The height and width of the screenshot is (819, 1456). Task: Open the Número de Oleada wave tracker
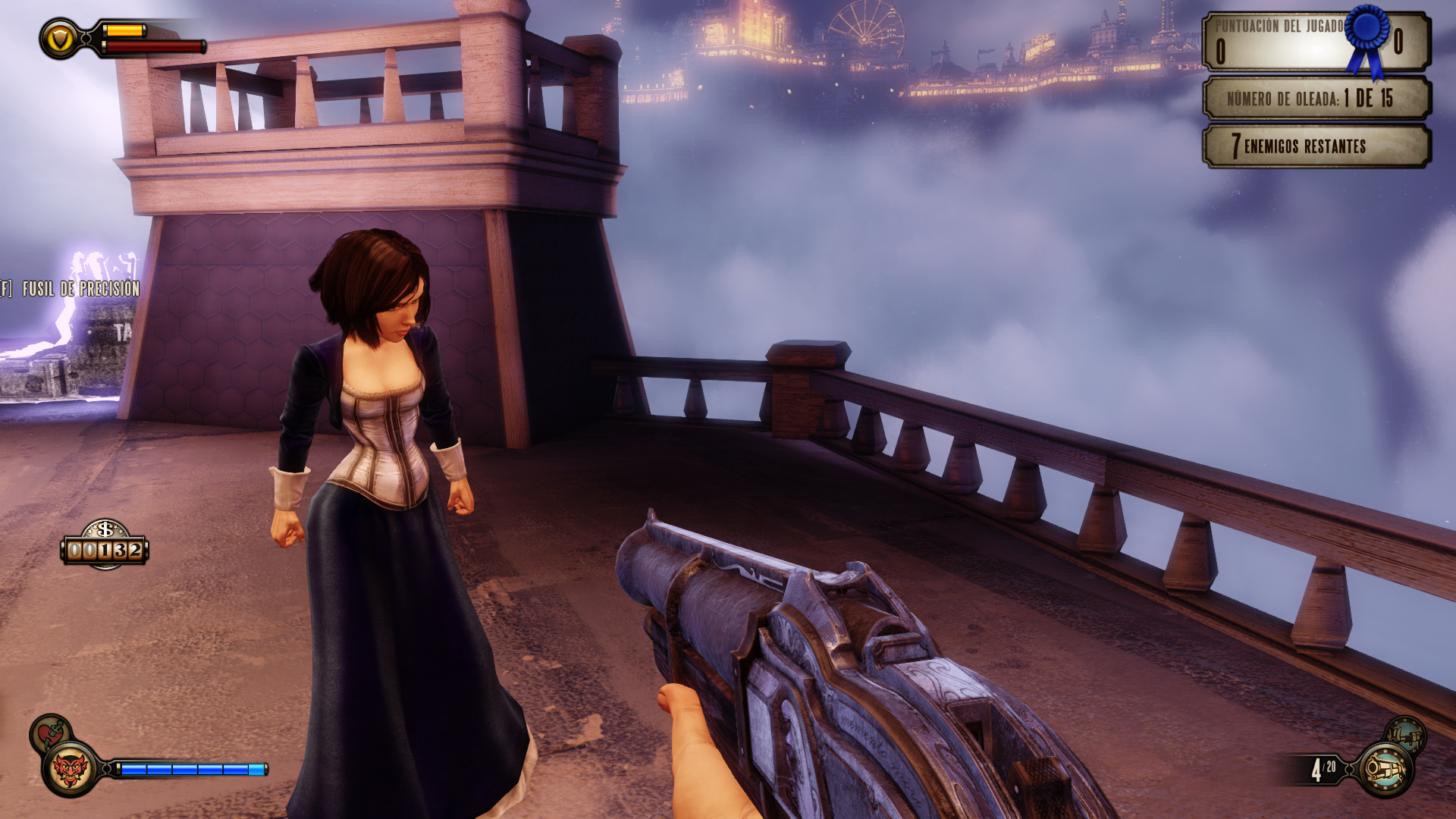[x=1316, y=98]
